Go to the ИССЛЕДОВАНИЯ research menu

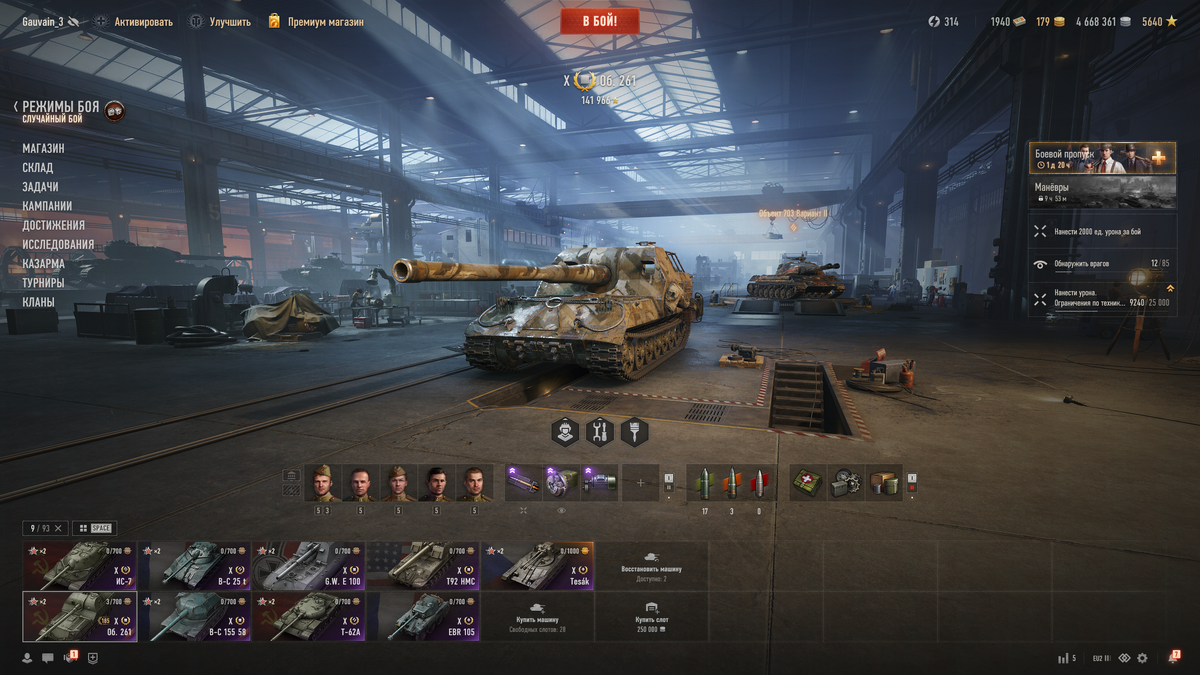pyautogui.click(x=58, y=244)
